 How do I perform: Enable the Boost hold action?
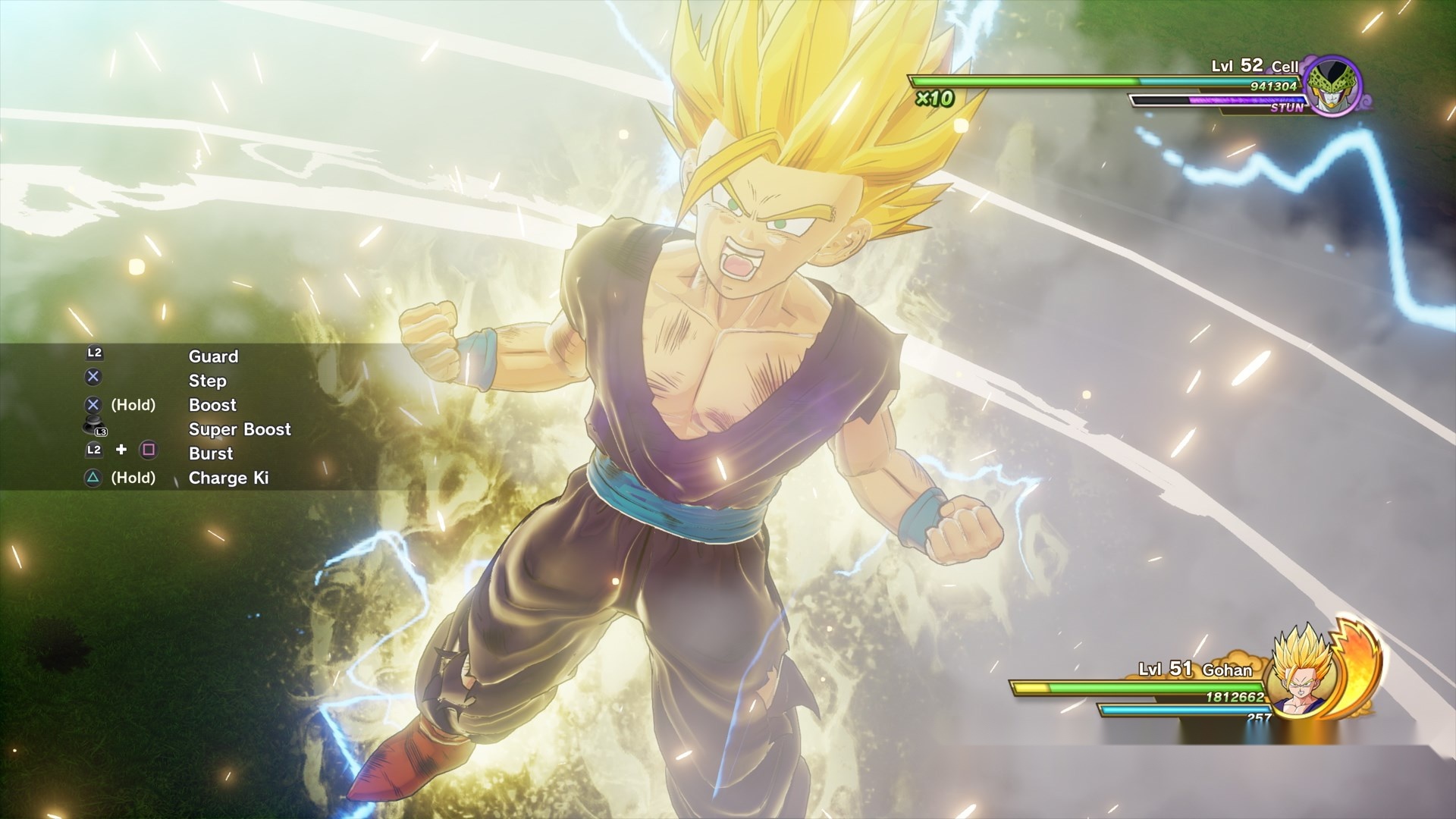(x=212, y=405)
